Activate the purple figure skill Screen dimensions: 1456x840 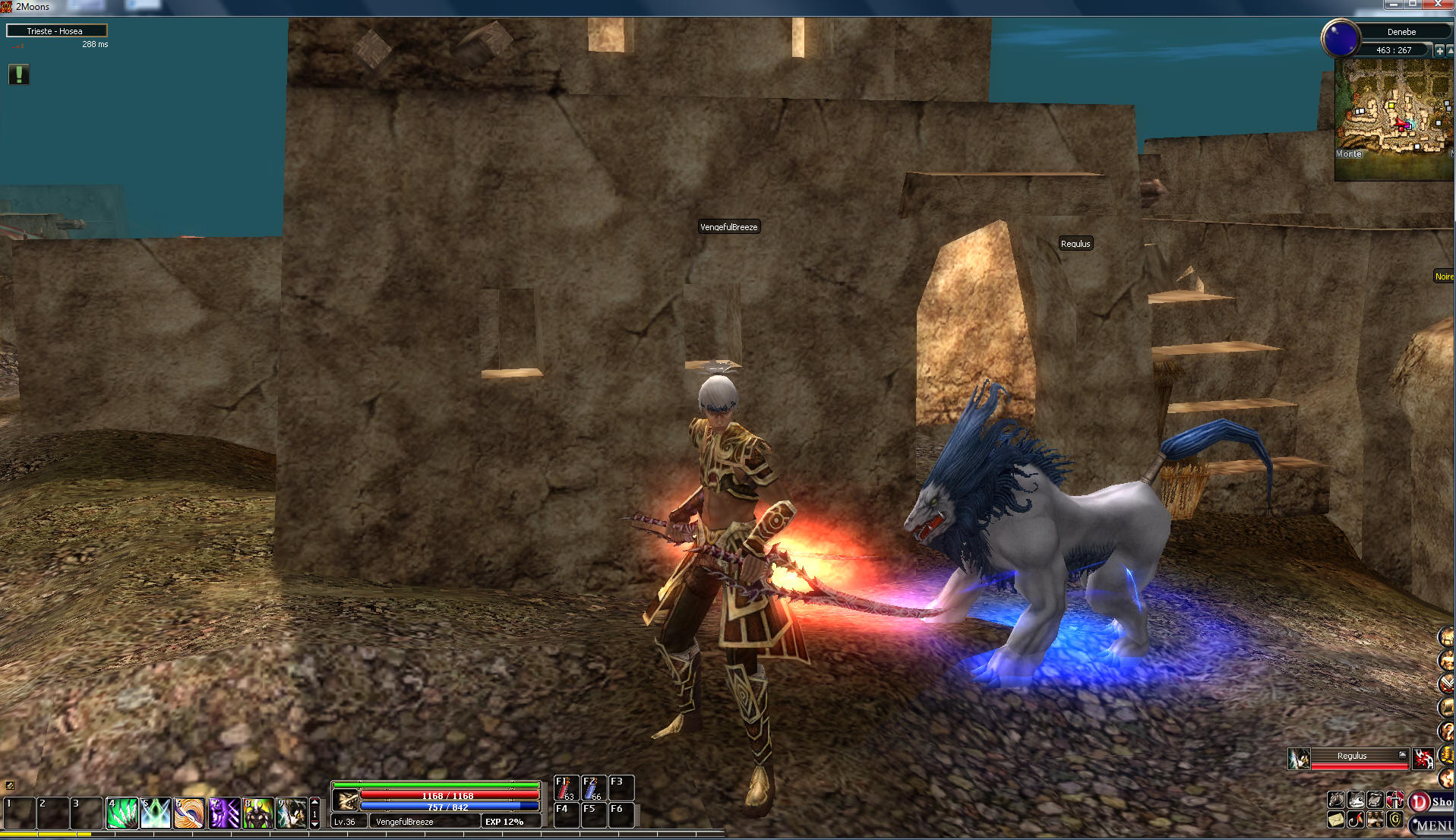click(224, 813)
